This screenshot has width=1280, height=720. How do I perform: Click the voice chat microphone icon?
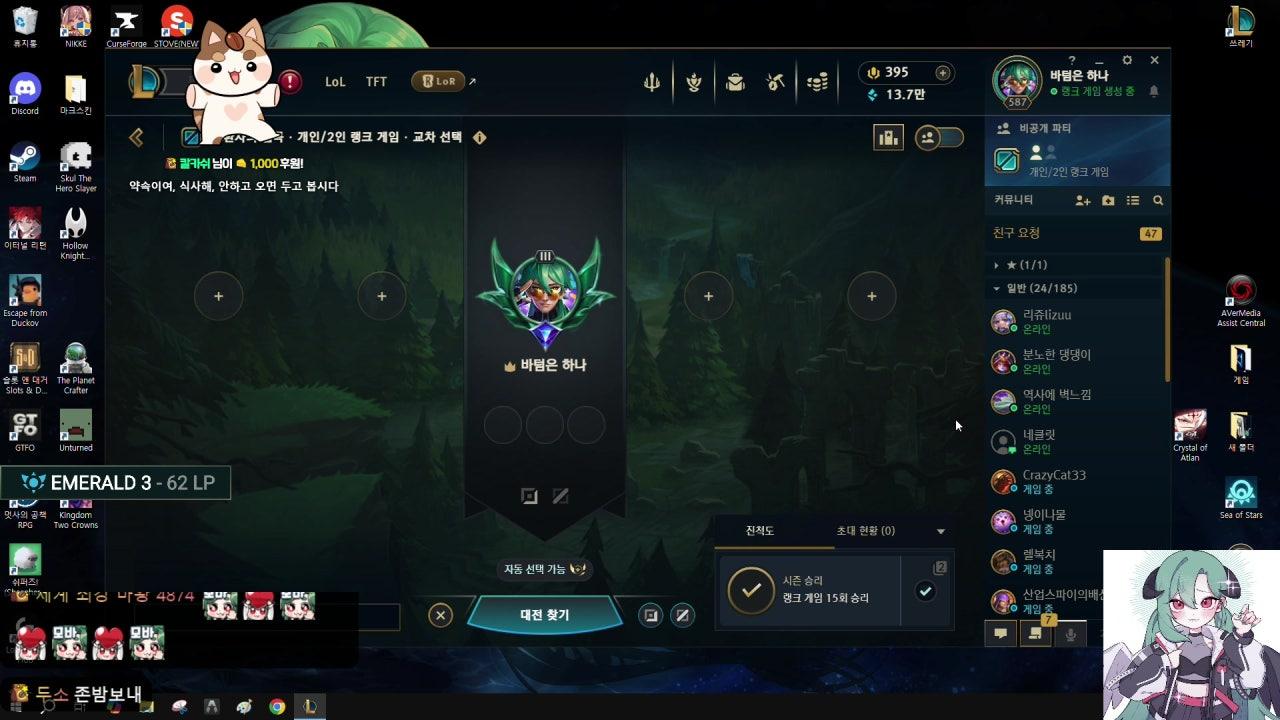click(1071, 633)
